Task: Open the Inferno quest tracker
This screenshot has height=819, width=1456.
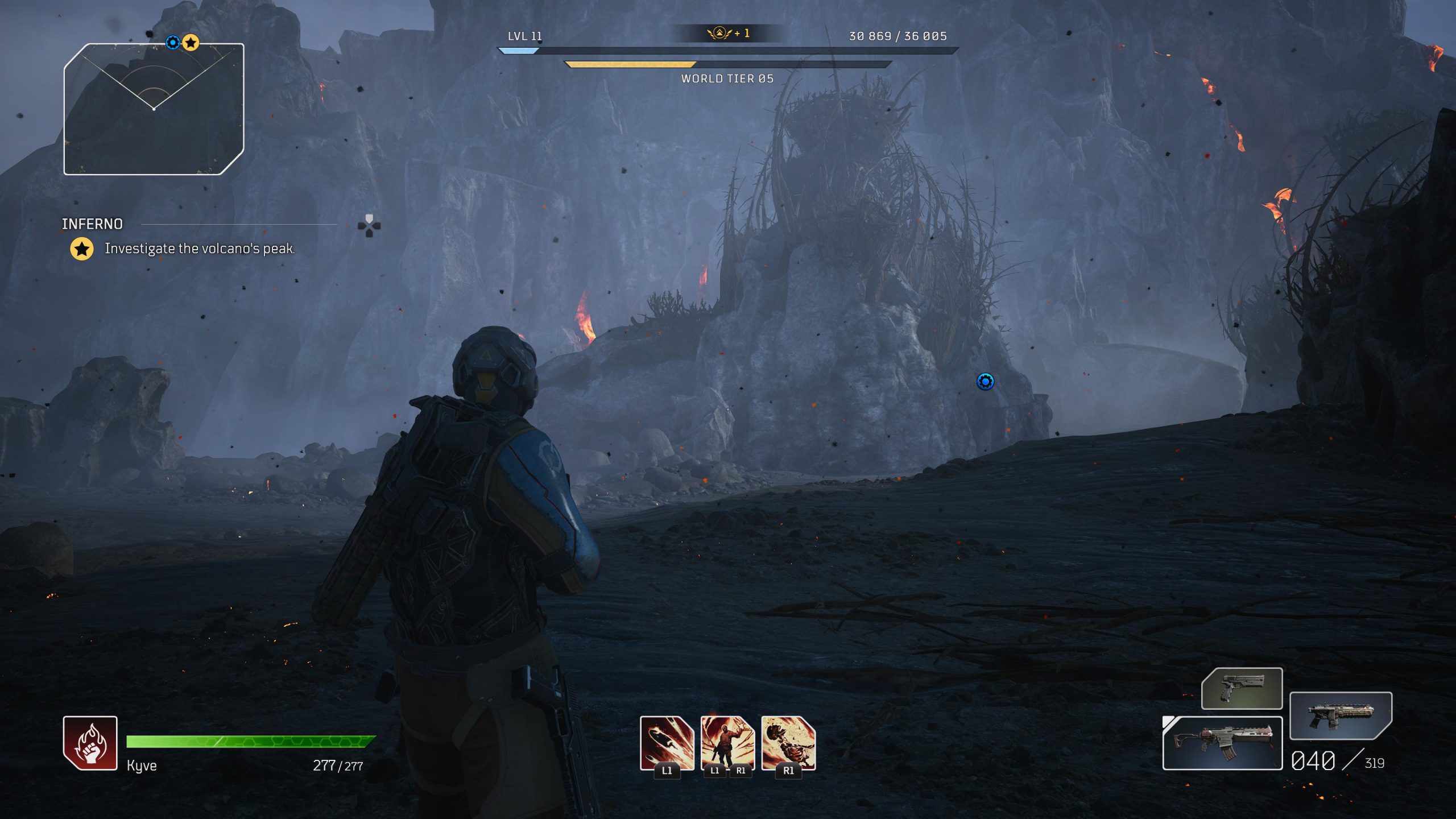Action: coord(92,224)
